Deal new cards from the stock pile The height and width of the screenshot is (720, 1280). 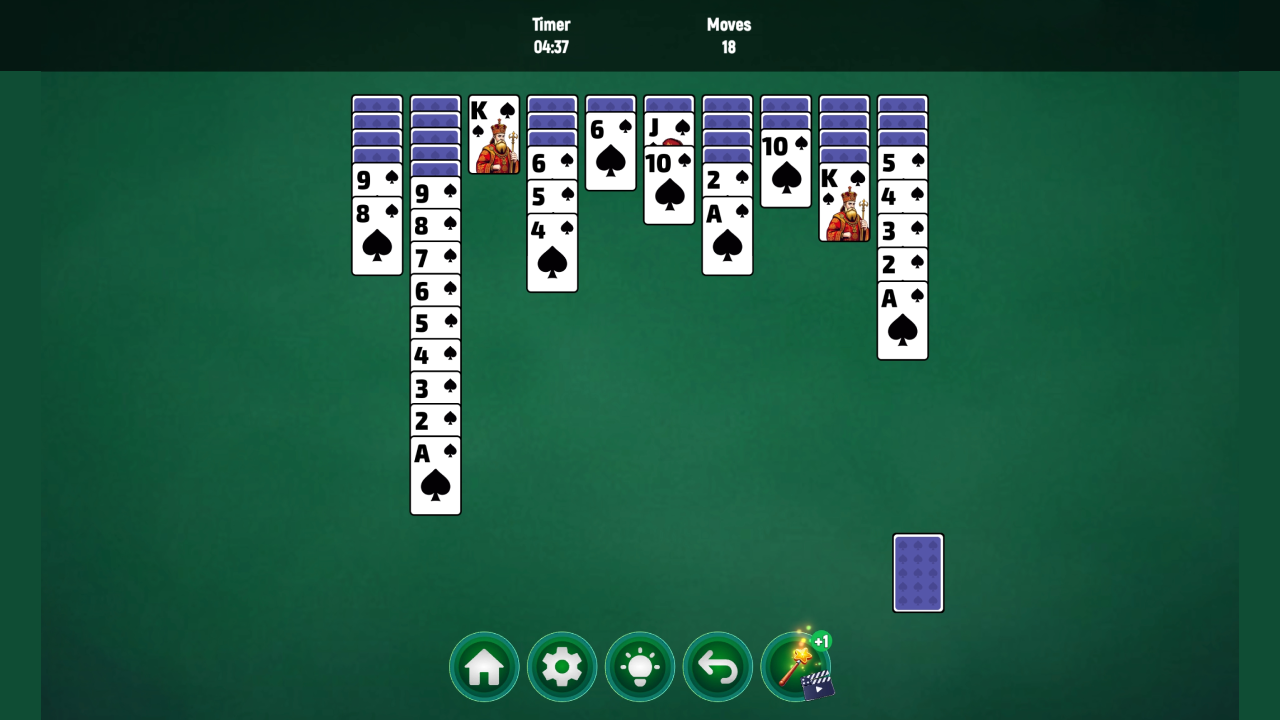918,572
